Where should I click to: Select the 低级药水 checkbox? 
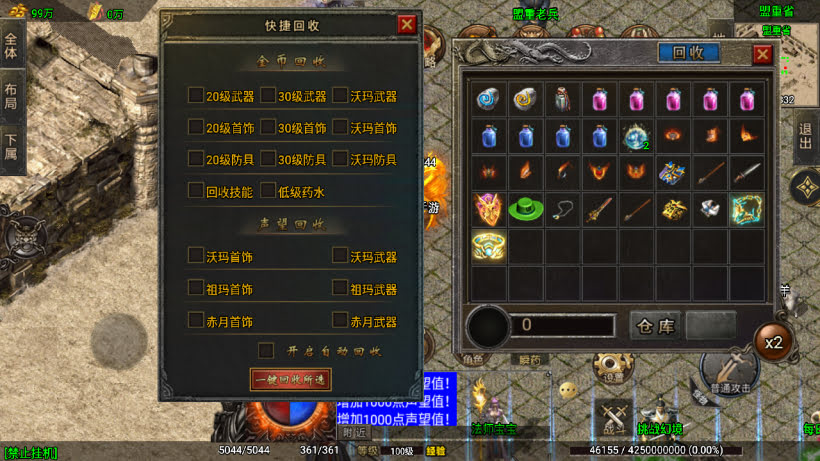pos(267,190)
